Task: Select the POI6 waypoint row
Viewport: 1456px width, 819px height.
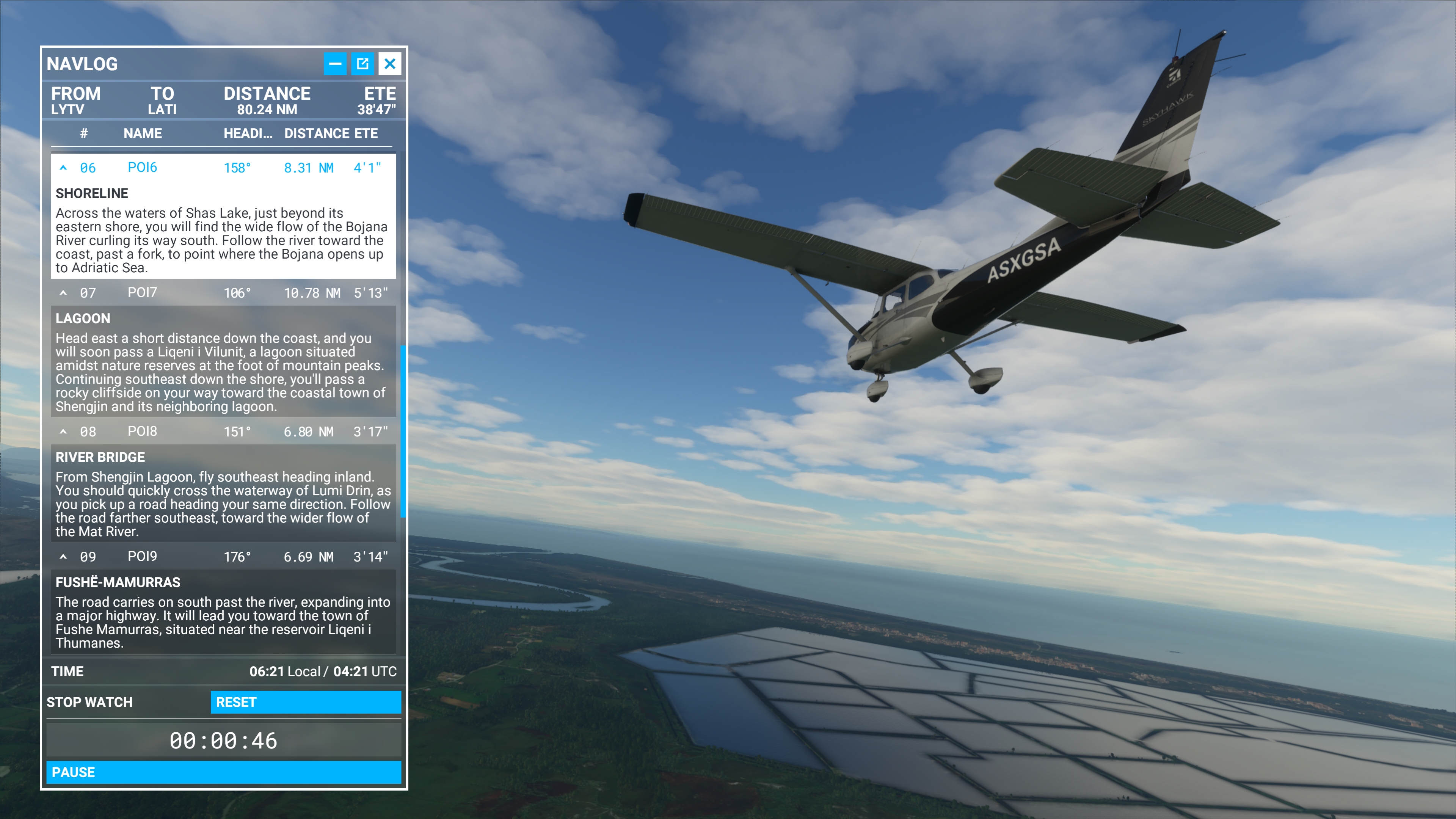Action: (143, 168)
